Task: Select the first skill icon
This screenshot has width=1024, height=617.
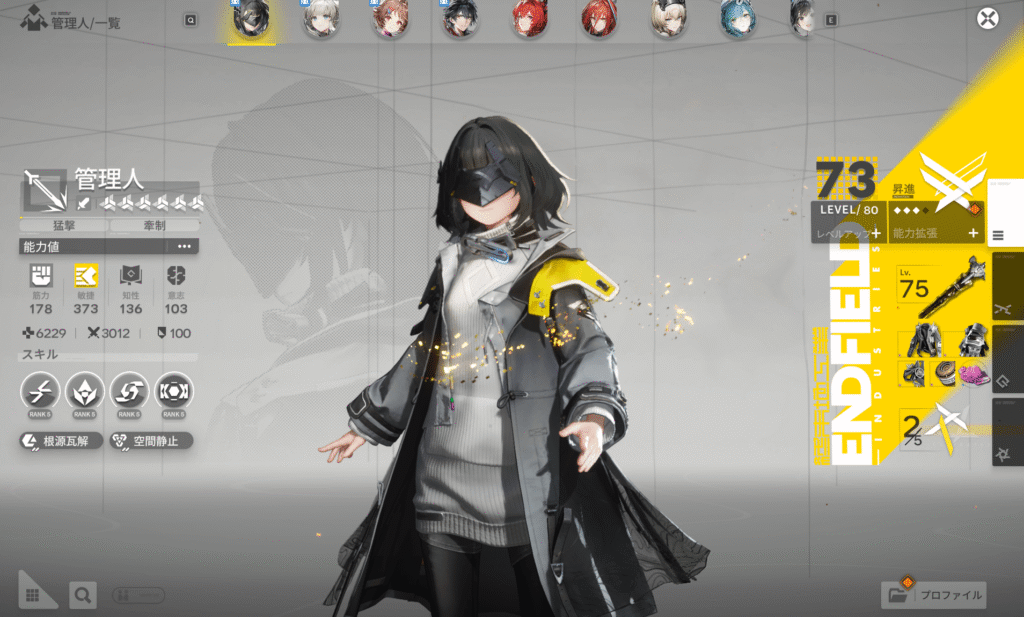Action: (x=41, y=392)
